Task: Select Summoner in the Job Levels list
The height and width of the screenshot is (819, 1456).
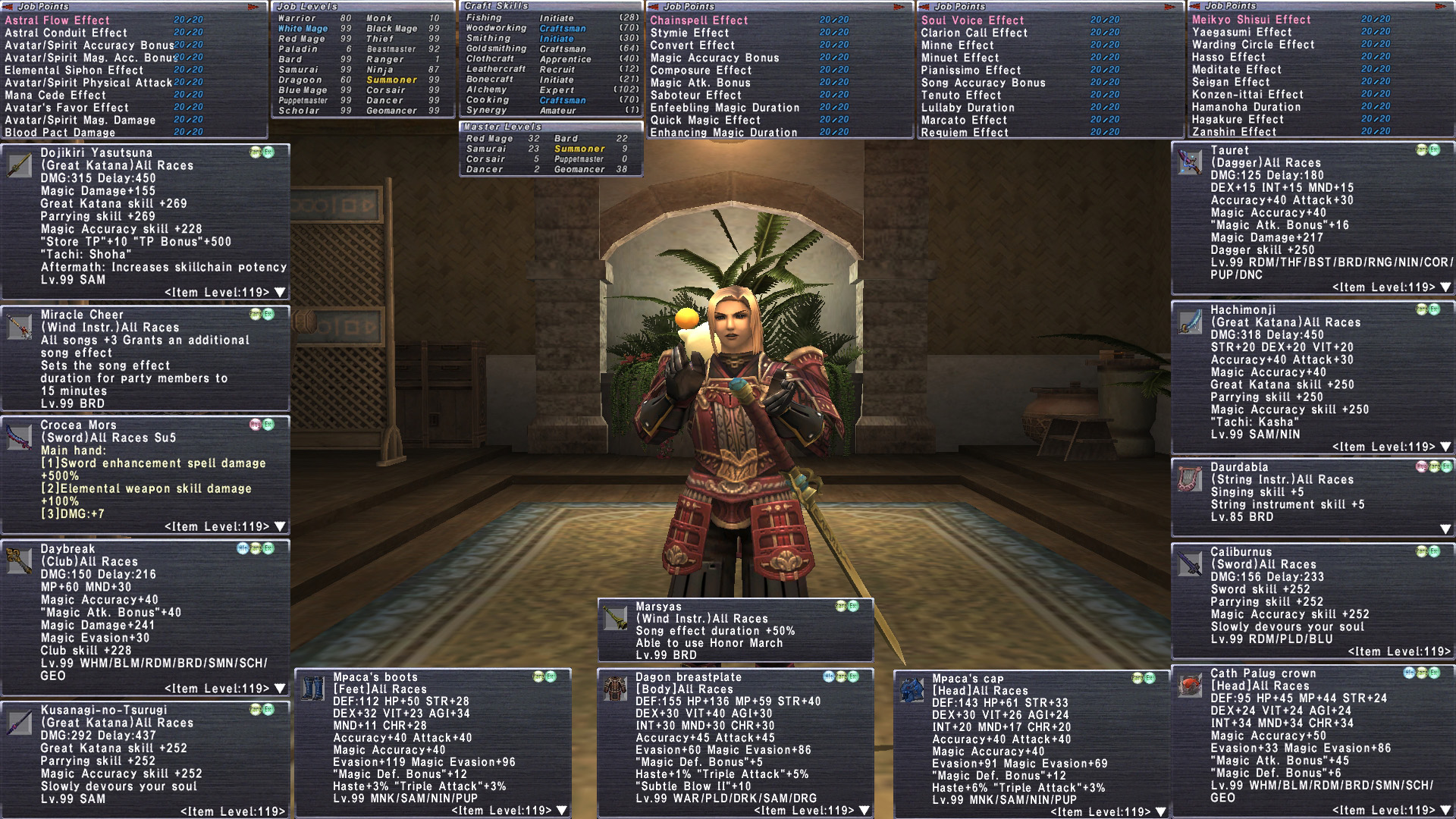Action: pyautogui.click(x=391, y=80)
